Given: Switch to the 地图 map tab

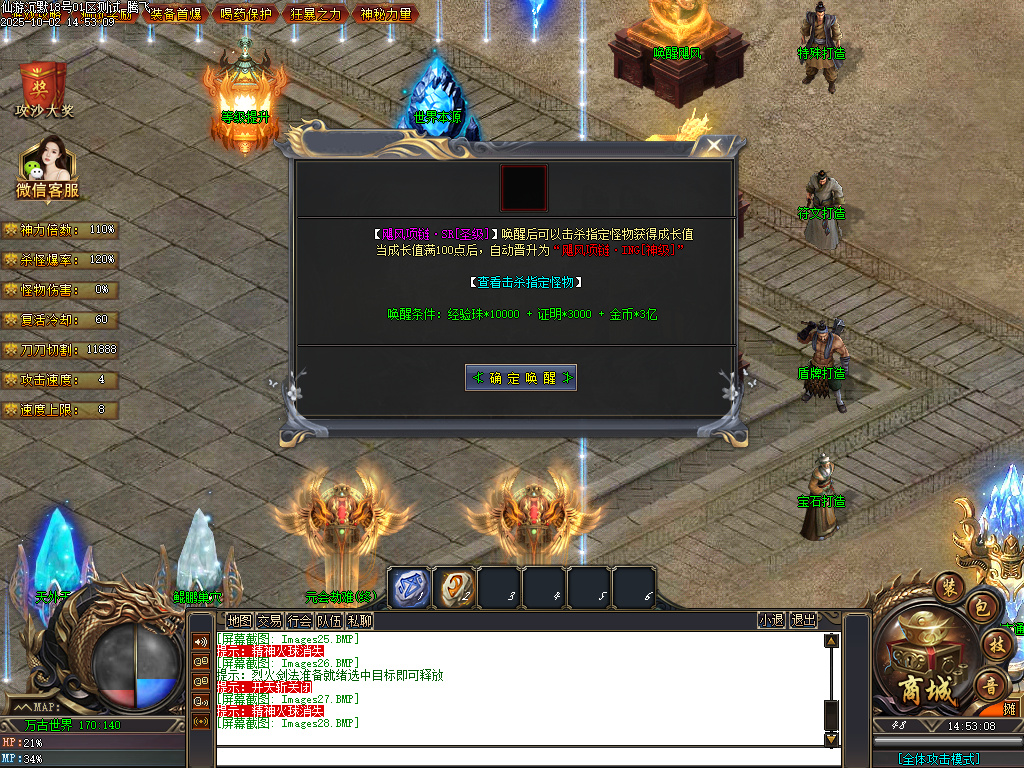Looking at the screenshot, I should [x=239, y=620].
